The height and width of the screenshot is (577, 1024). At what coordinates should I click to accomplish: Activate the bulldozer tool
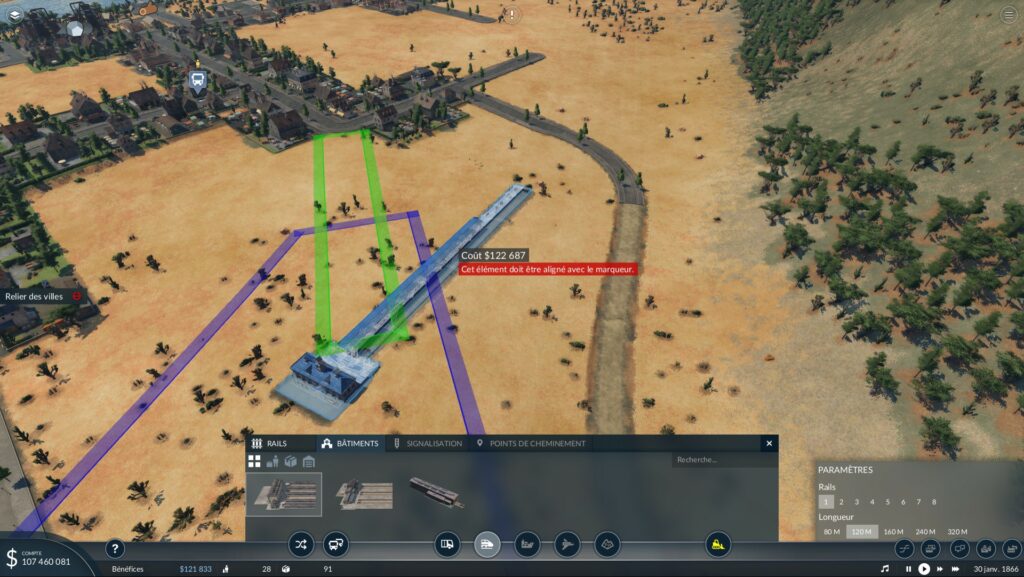coord(717,544)
